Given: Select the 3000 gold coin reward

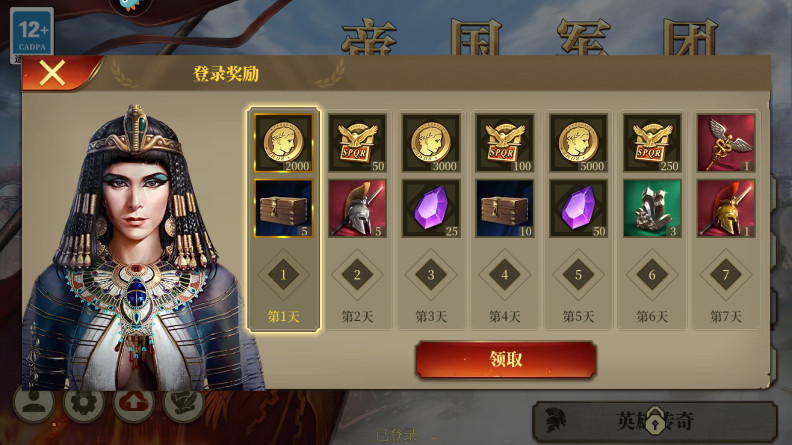Looking at the screenshot, I should point(431,143).
